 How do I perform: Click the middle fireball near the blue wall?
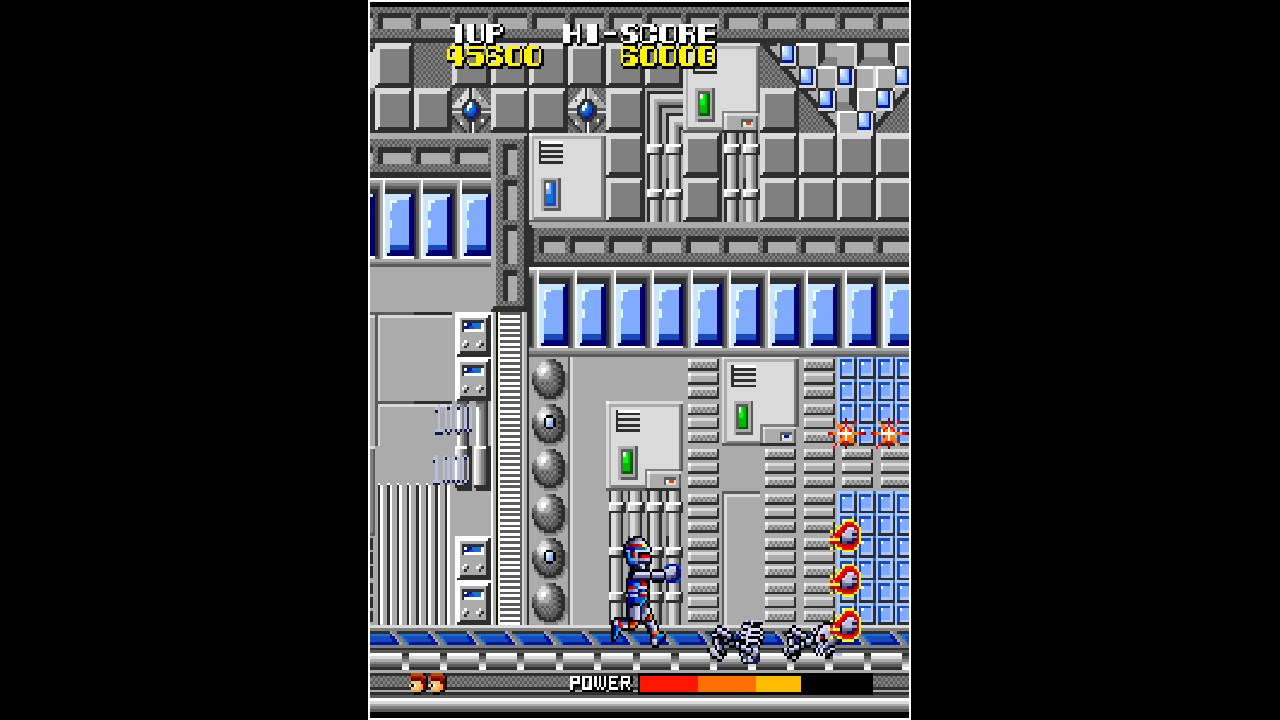point(845,580)
